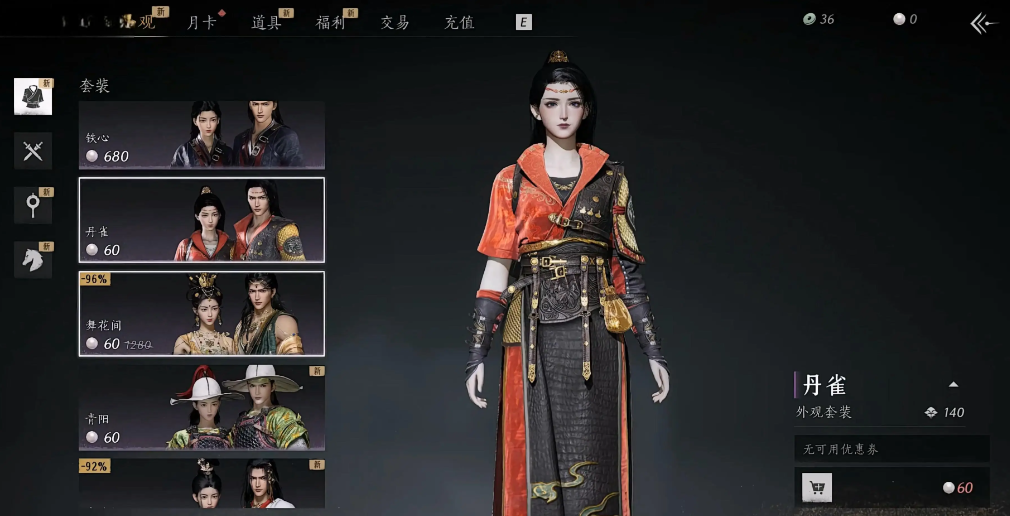Switch to the 外观 appearance tab

pos(140,22)
